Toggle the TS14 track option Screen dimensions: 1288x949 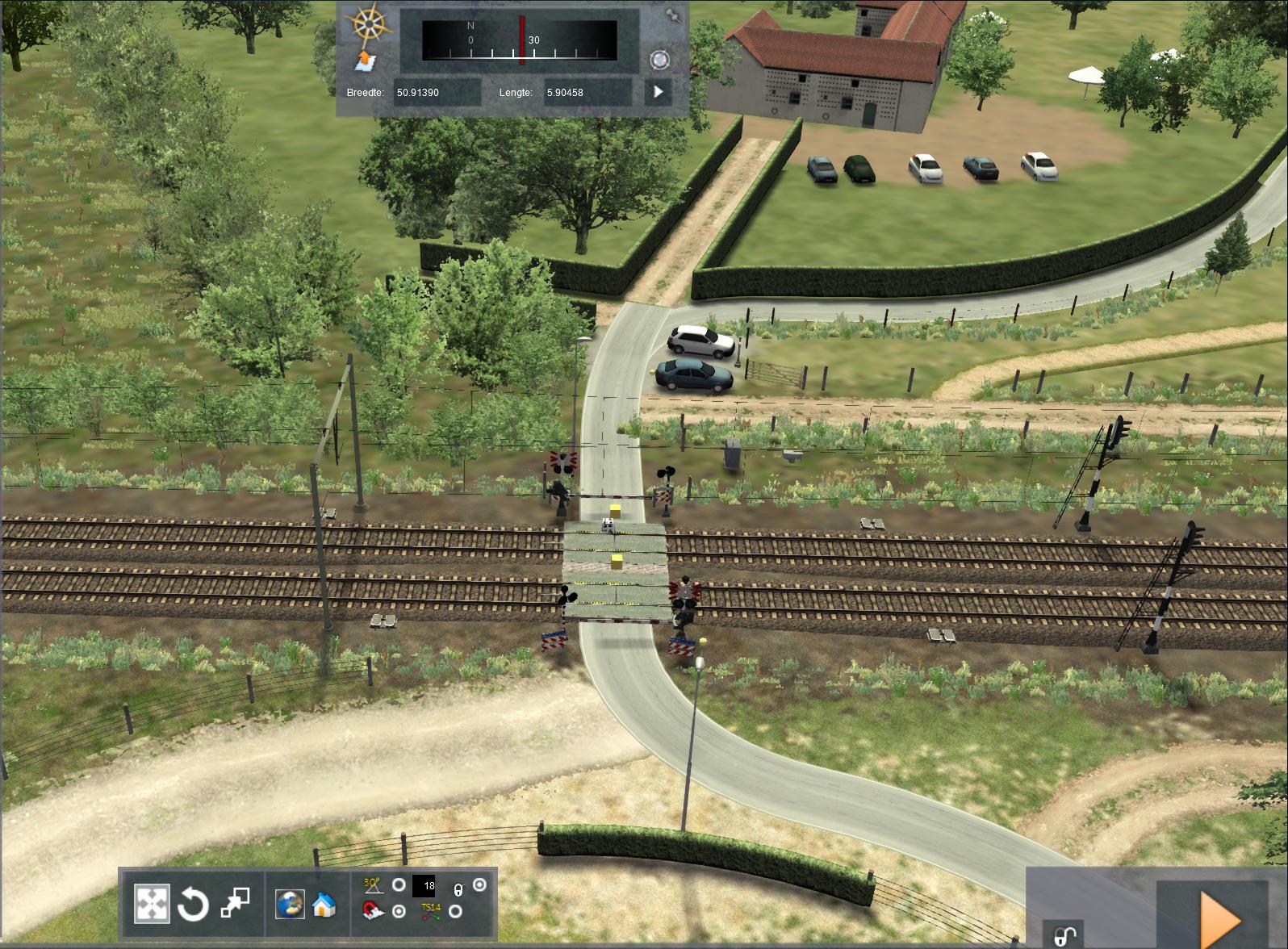pyautogui.click(x=456, y=911)
